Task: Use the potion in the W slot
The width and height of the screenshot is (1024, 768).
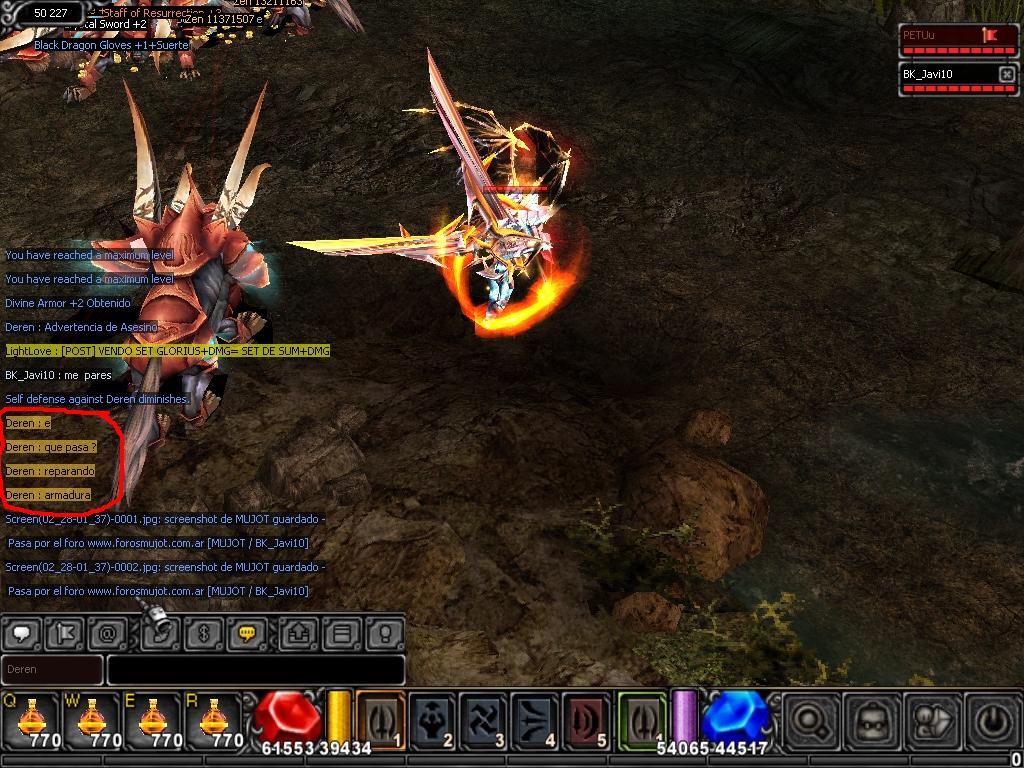Action: pyautogui.click(x=91, y=719)
